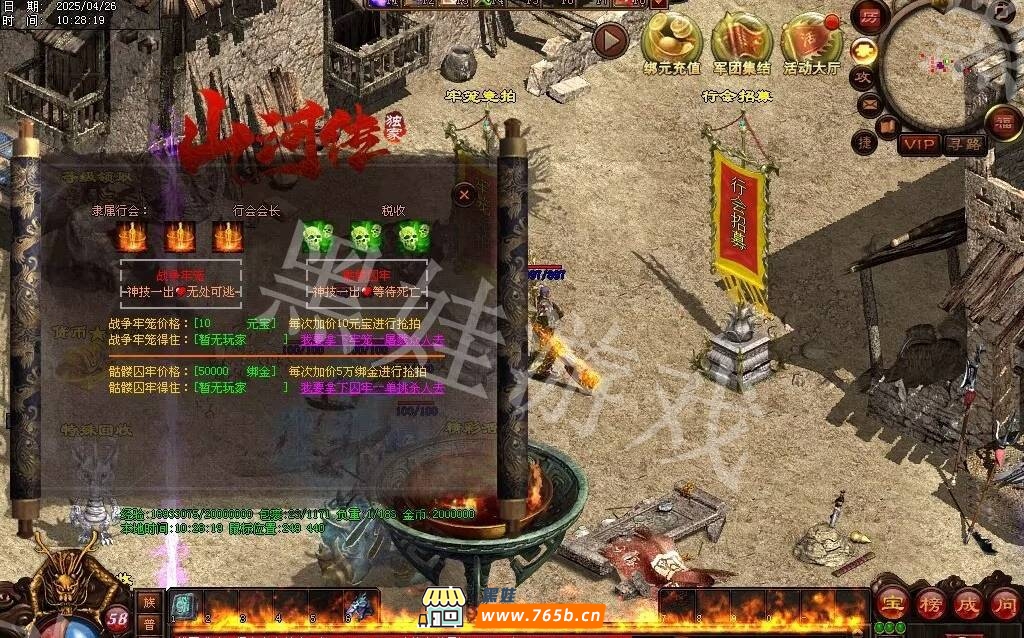Click the purple war cage bidding link

click(372, 340)
